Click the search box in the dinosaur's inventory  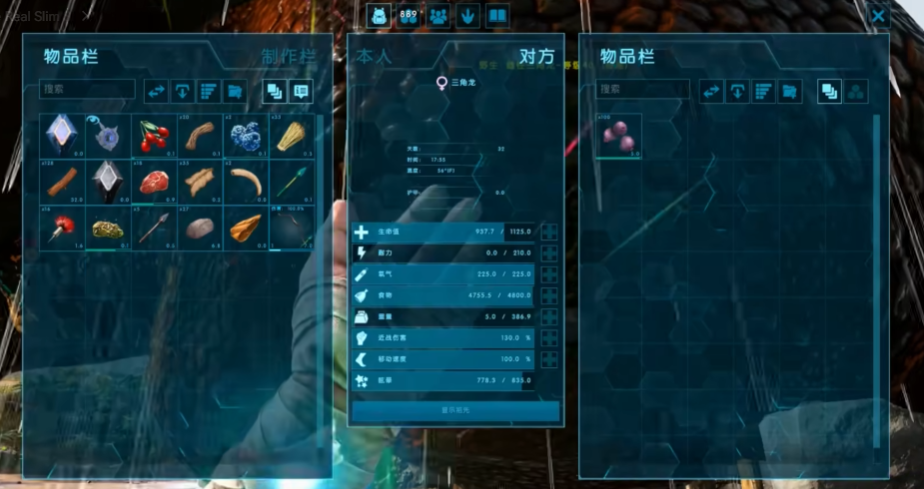pos(643,90)
